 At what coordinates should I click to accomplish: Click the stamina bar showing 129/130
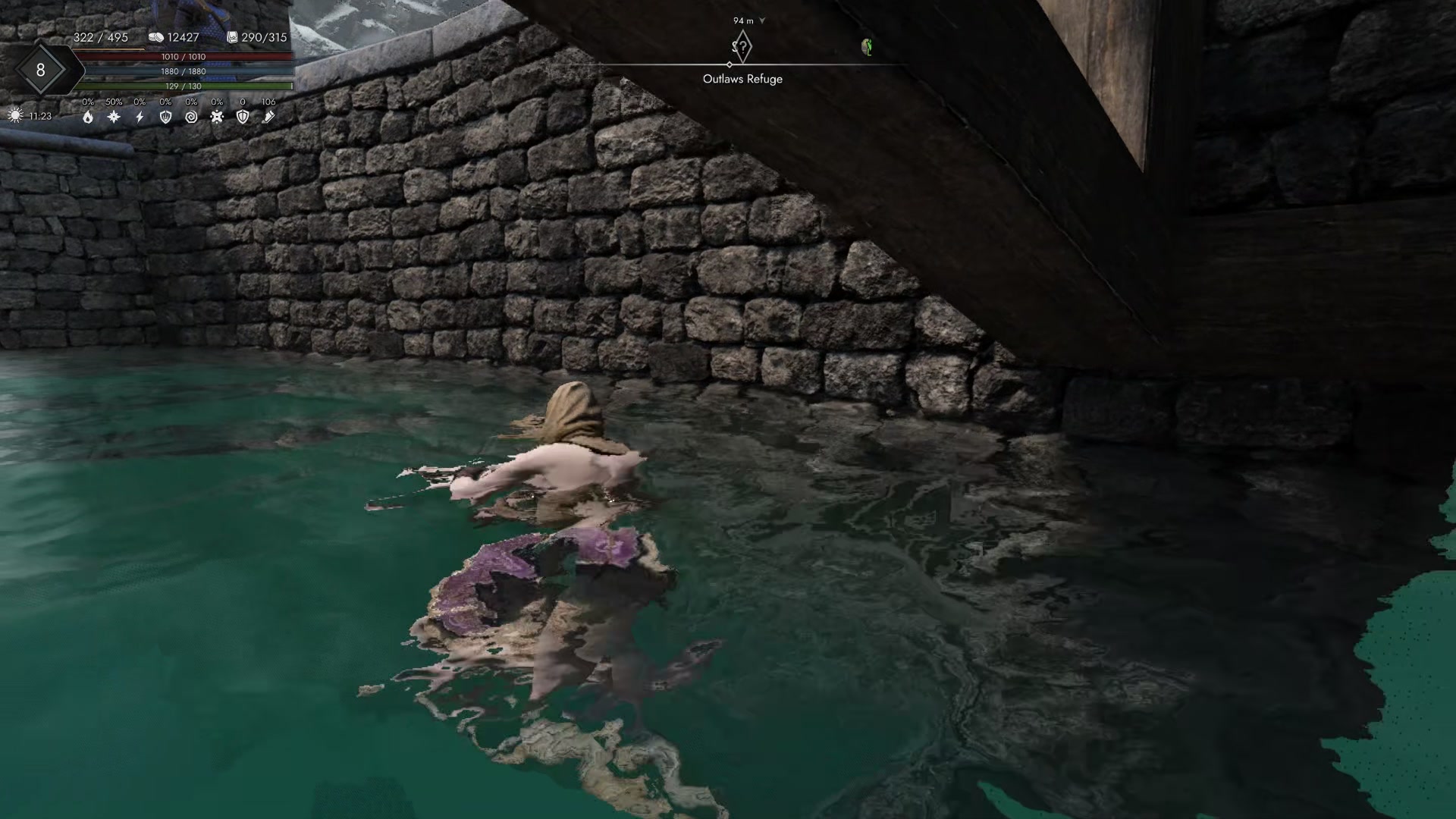(x=182, y=86)
